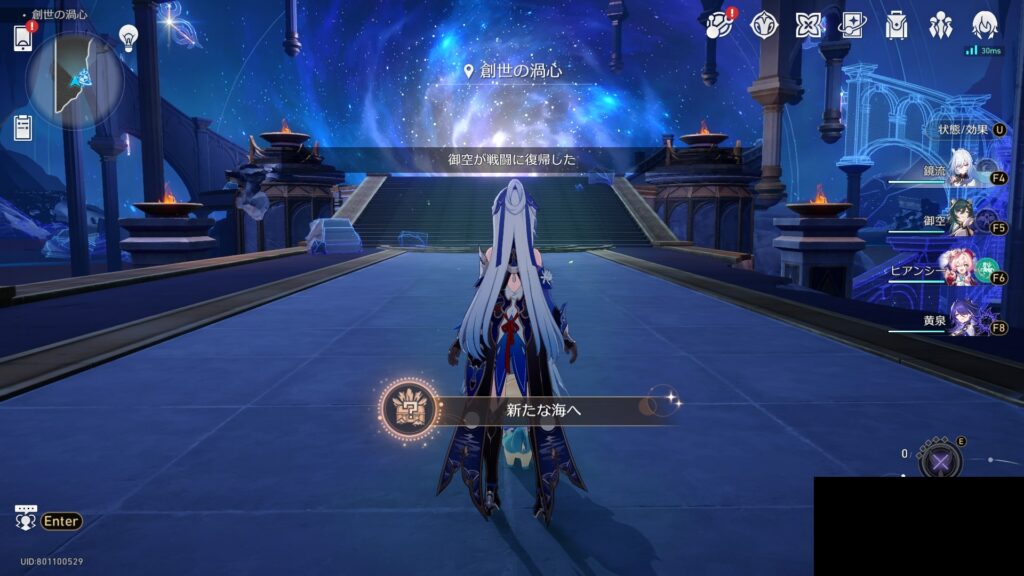This screenshot has width=1024, height=576.
Task: Open the orbit icon with red alert
Action: click(719, 25)
